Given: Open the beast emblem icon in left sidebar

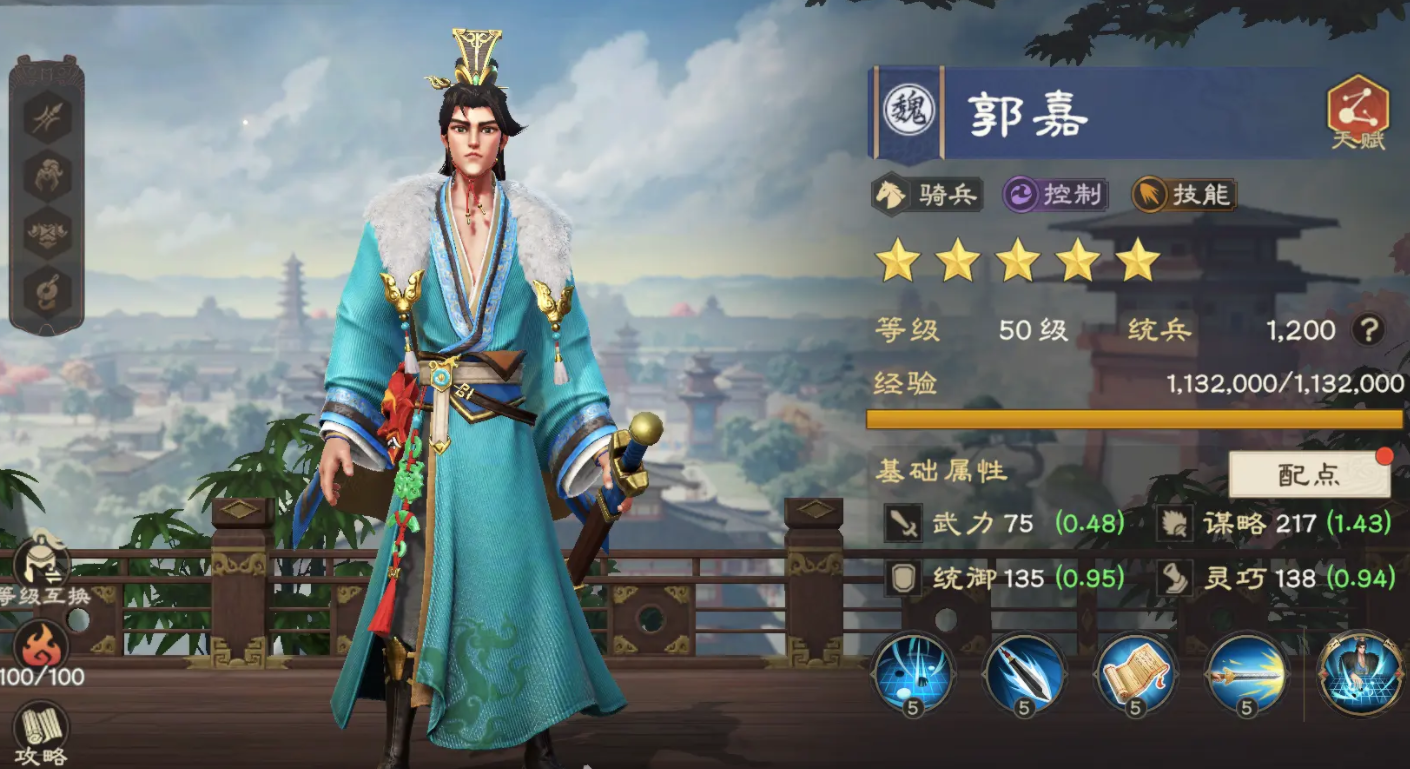Looking at the screenshot, I should point(45,175).
